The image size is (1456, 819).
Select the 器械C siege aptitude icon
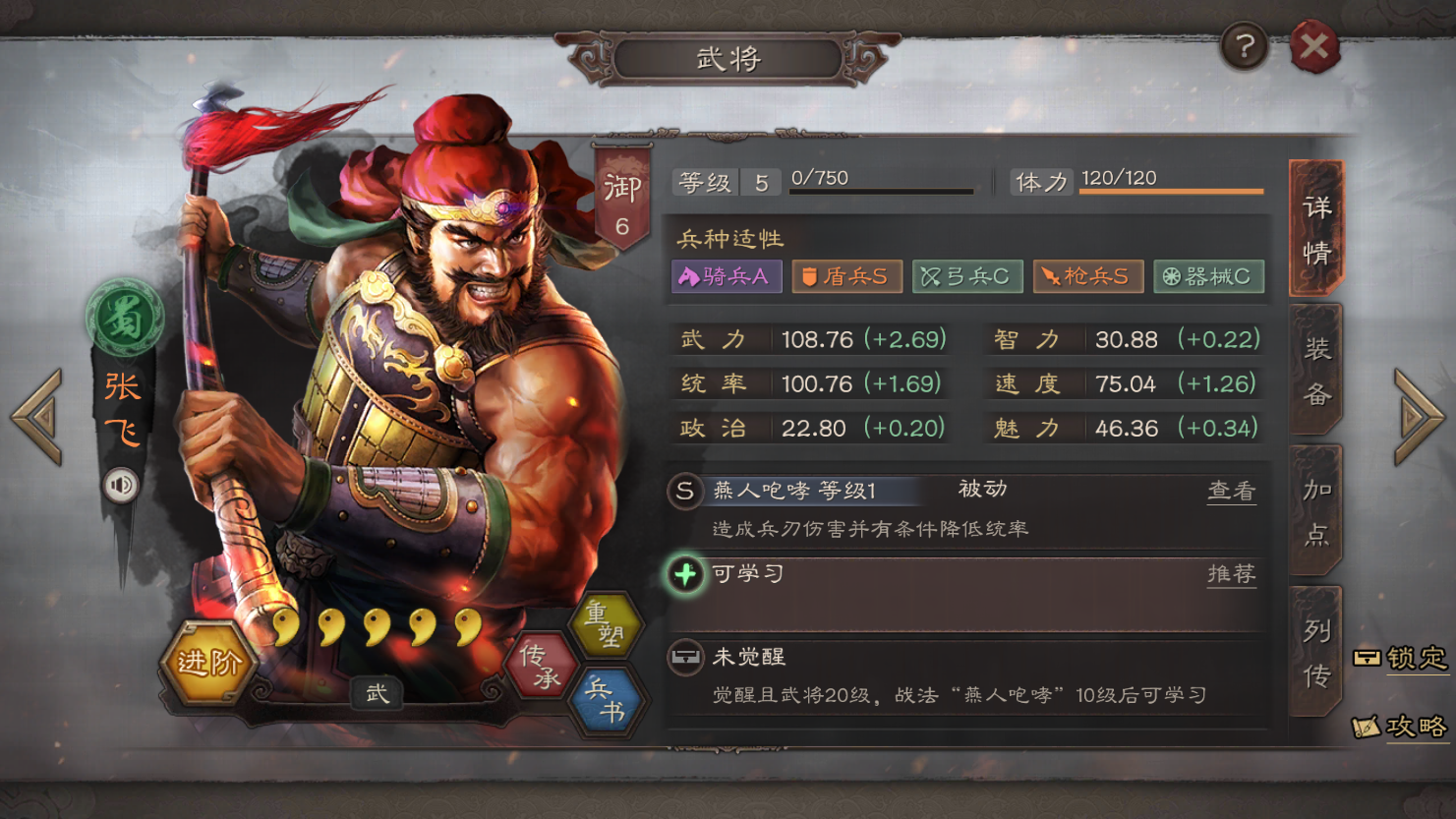1207,276
